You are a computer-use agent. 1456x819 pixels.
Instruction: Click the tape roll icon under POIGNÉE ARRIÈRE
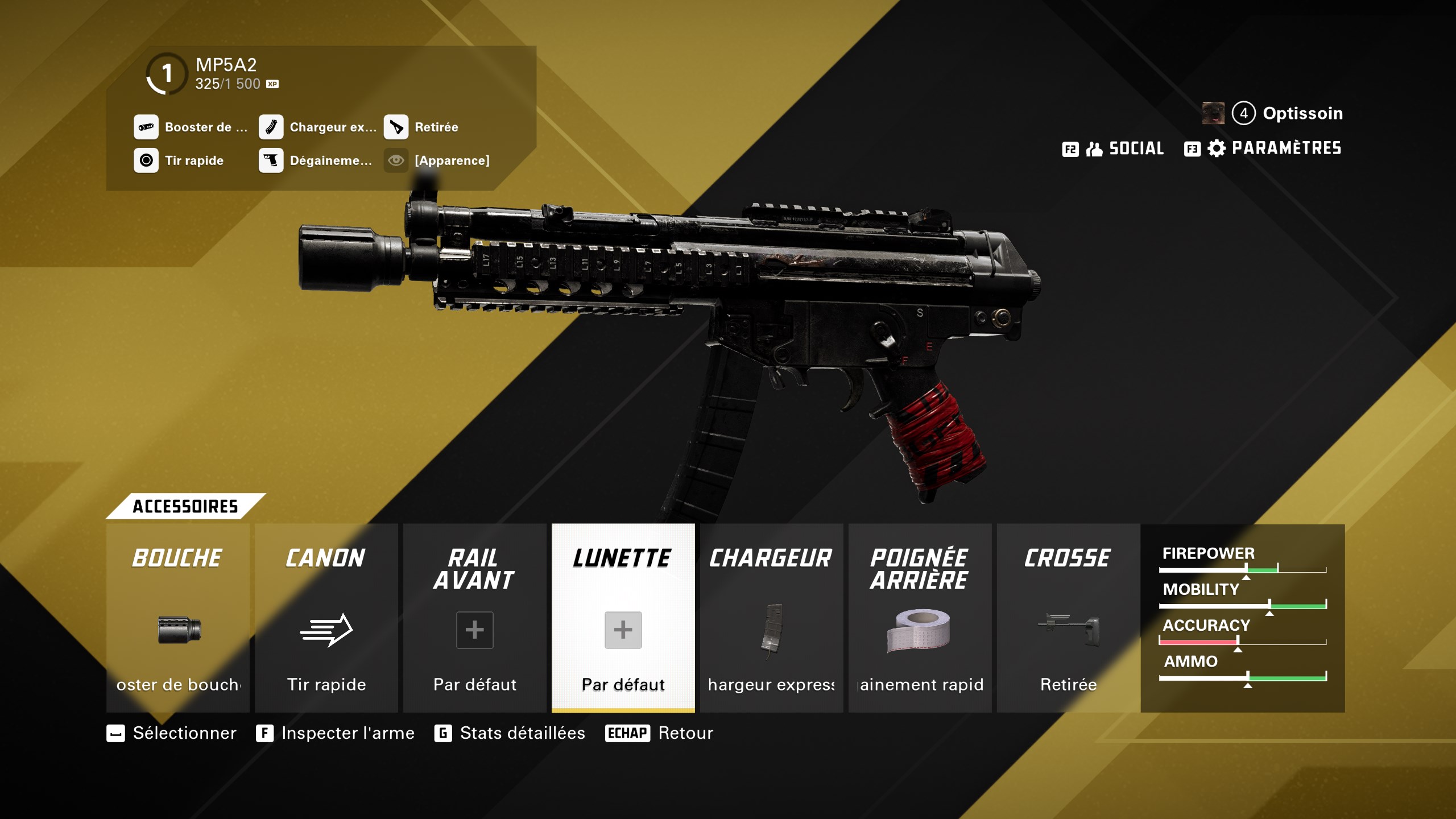920,630
